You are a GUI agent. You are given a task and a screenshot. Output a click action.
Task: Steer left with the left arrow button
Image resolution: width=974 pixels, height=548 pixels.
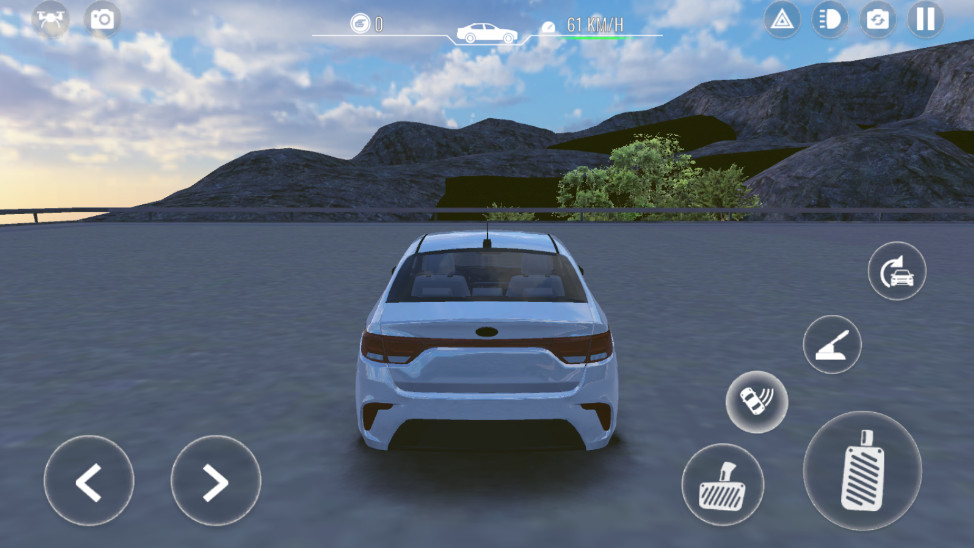click(89, 481)
